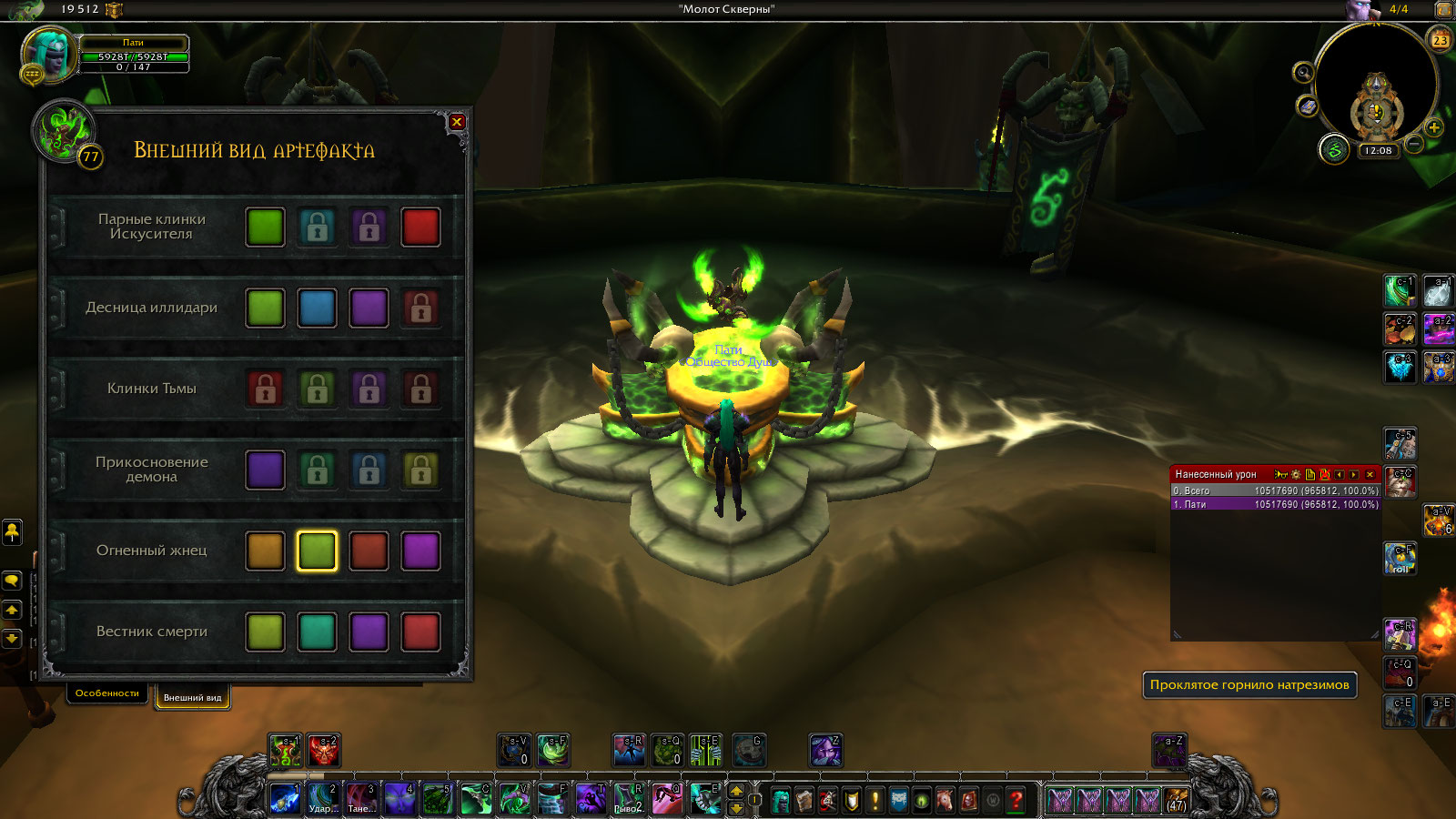1456x819 pixels.
Task: Select the blue swatch for Десница иллидари
Action: 317,308
